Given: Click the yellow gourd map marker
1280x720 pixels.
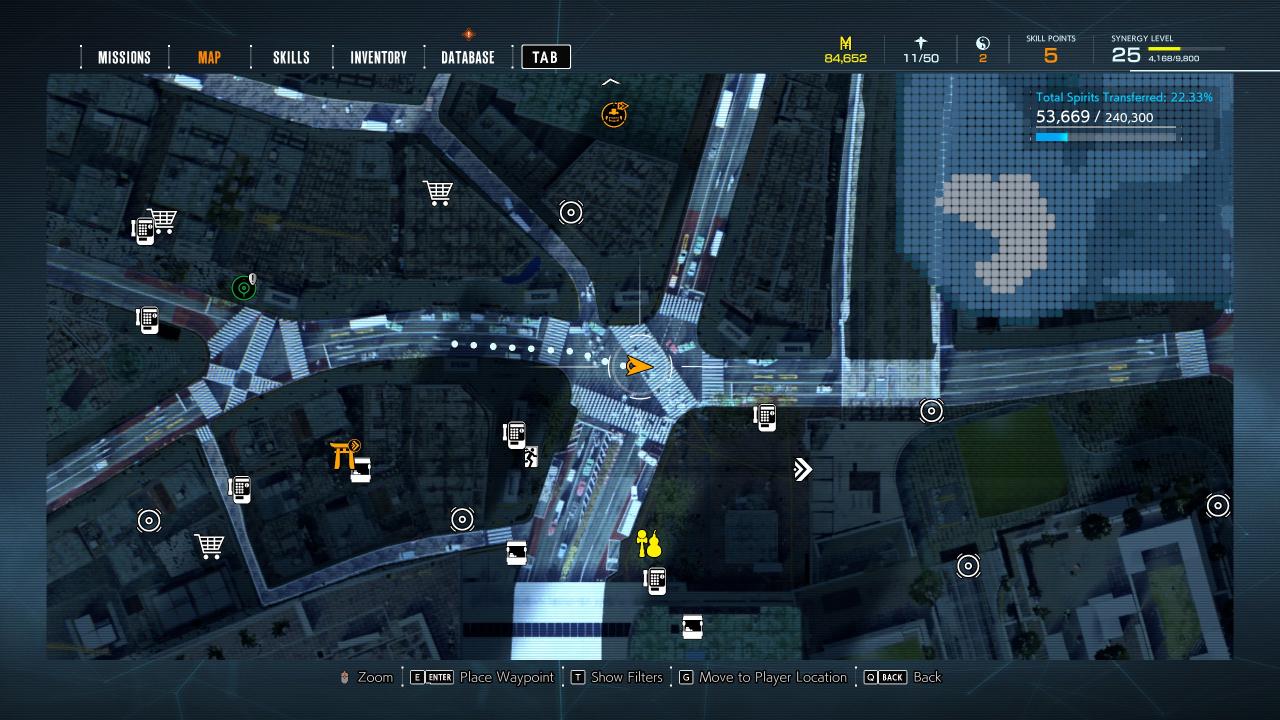Looking at the screenshot, I should pos(649,544).
